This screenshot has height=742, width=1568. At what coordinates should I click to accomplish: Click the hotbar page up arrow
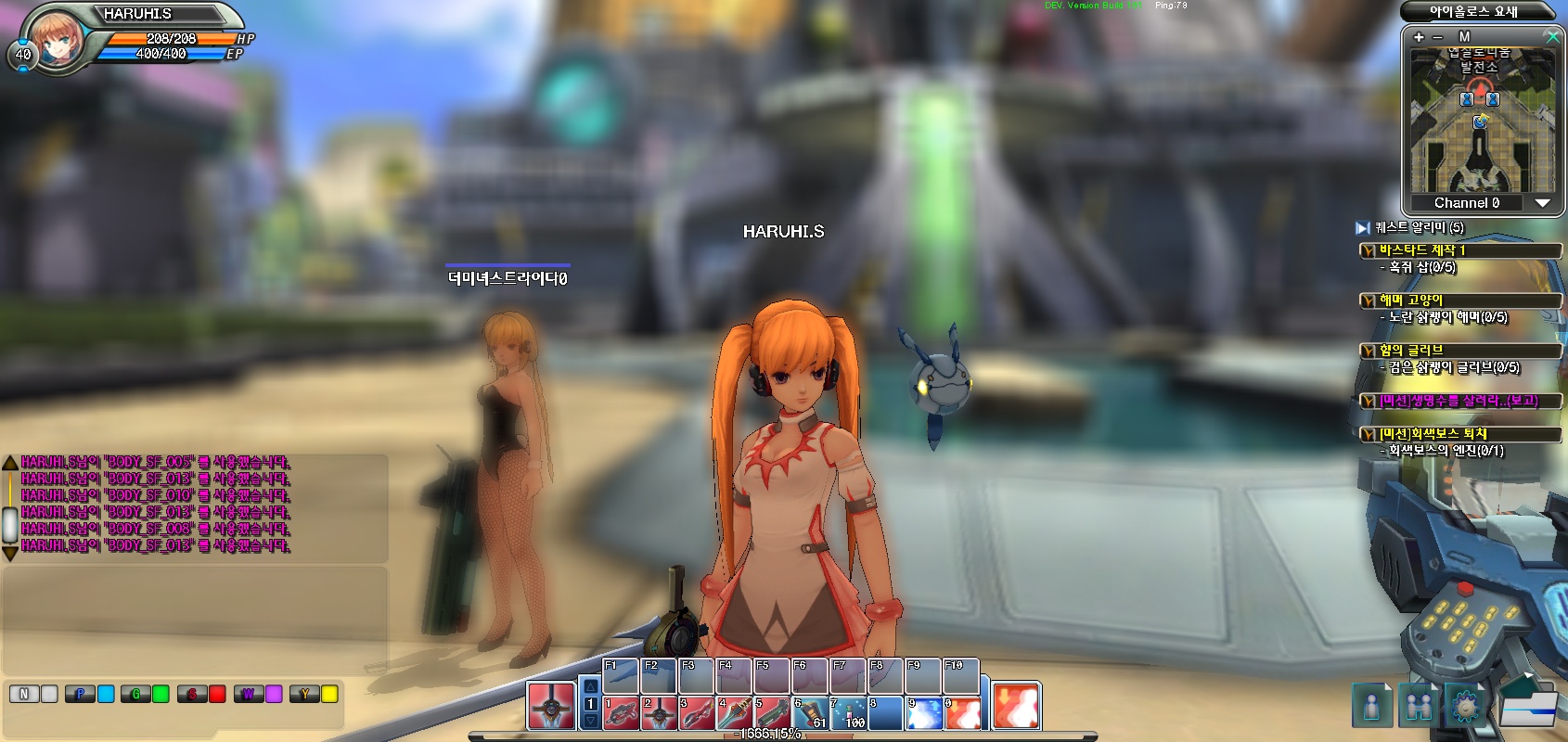click(590, 687)
